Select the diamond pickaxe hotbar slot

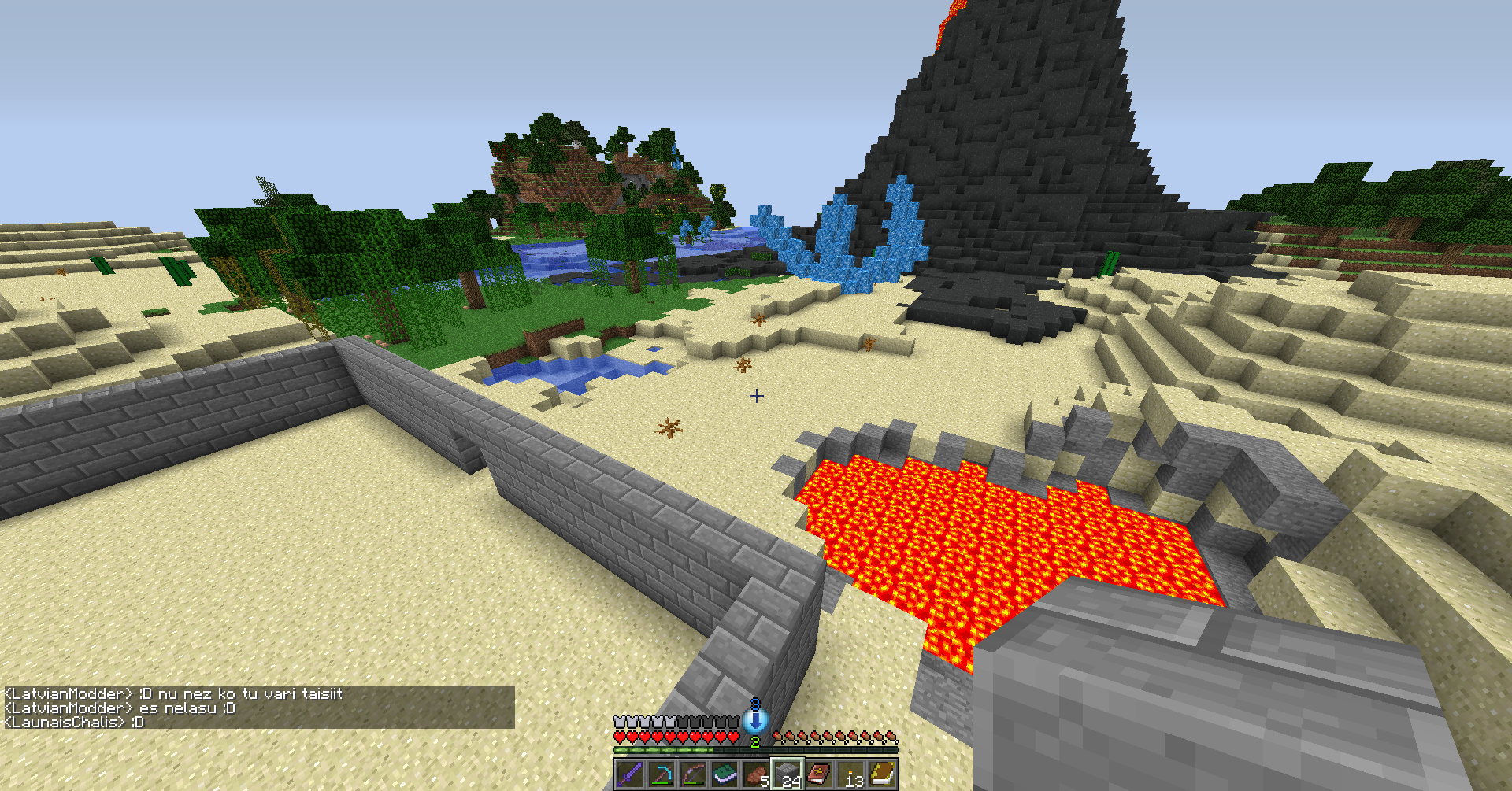(x=661, y=774)
